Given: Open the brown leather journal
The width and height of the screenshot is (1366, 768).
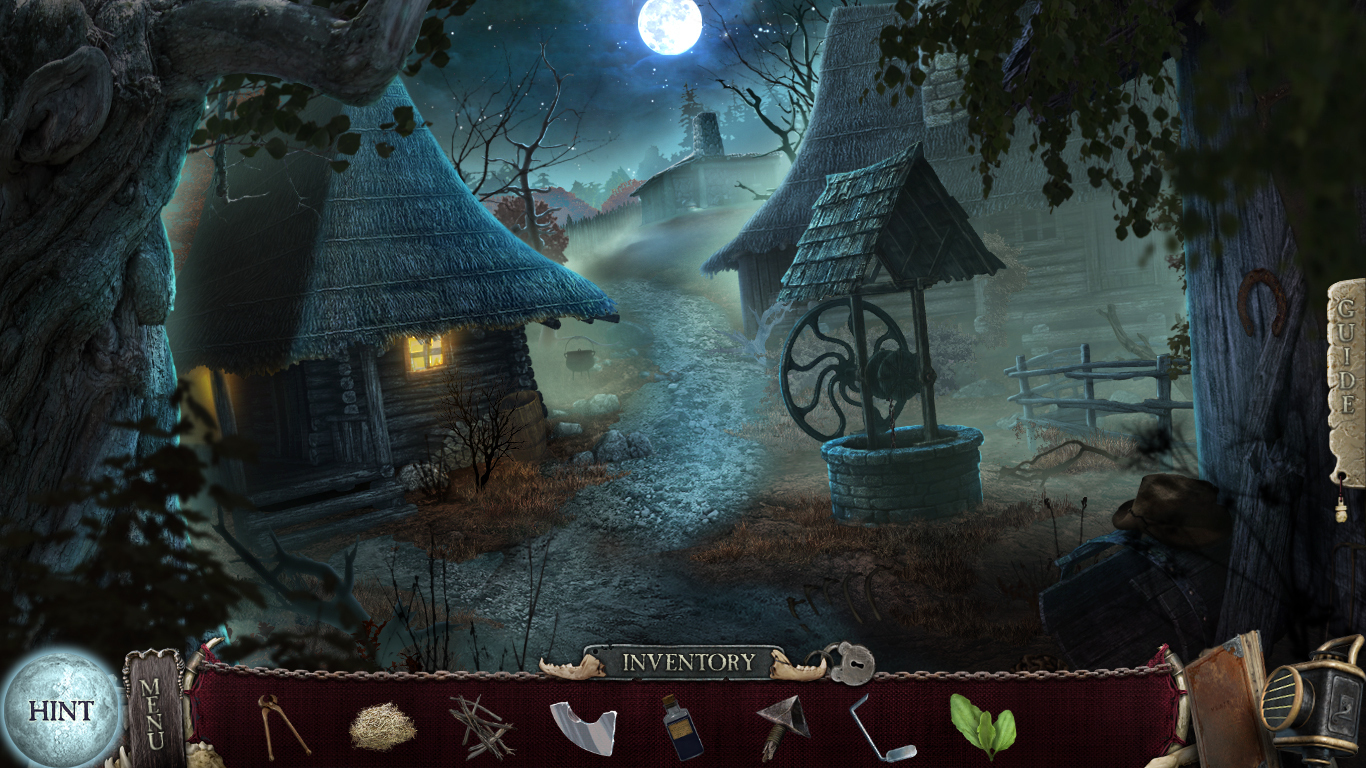Looking at the screenshot, I should (x=1220, y=697).
